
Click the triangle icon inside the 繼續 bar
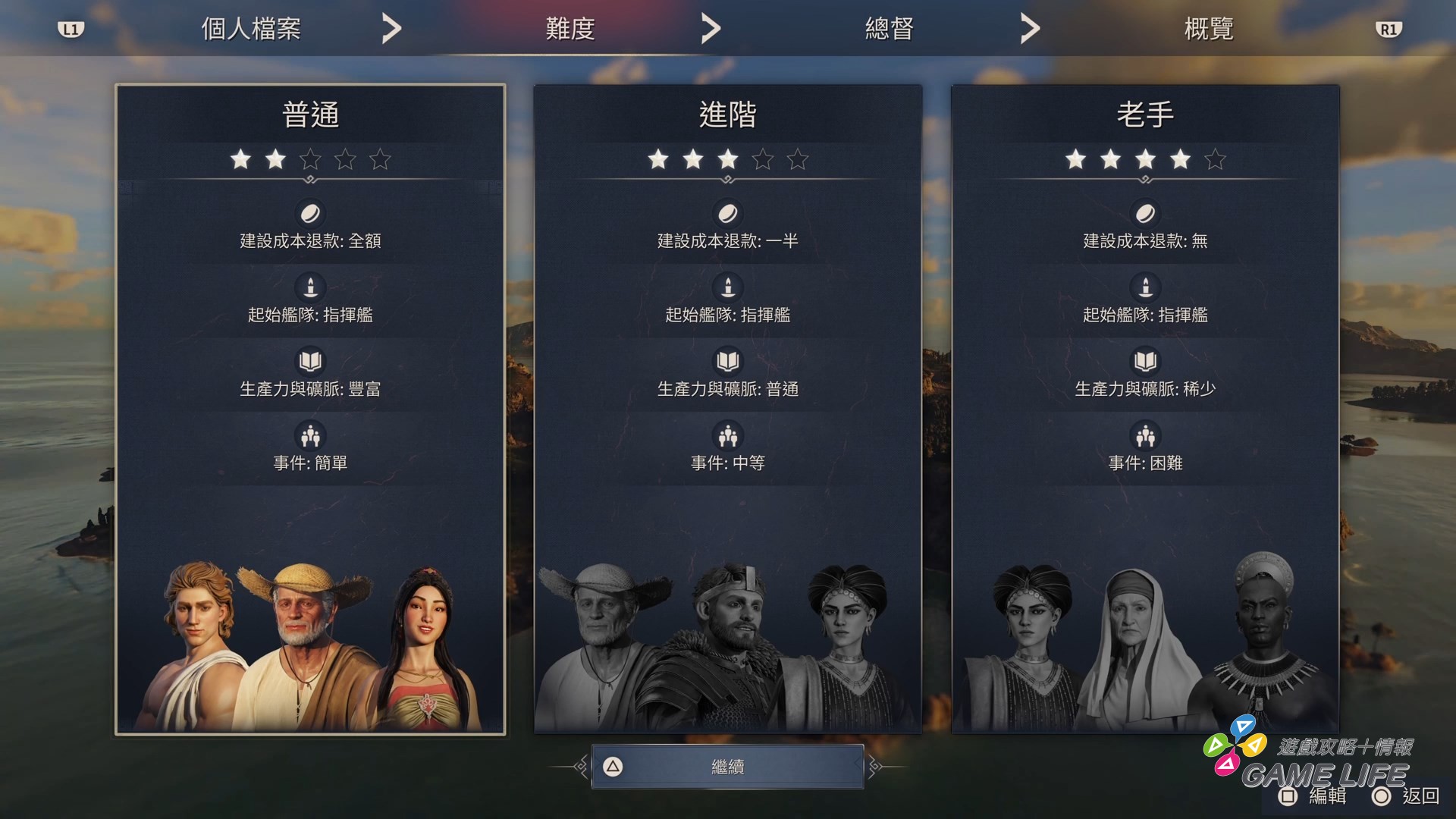(611, 766)
